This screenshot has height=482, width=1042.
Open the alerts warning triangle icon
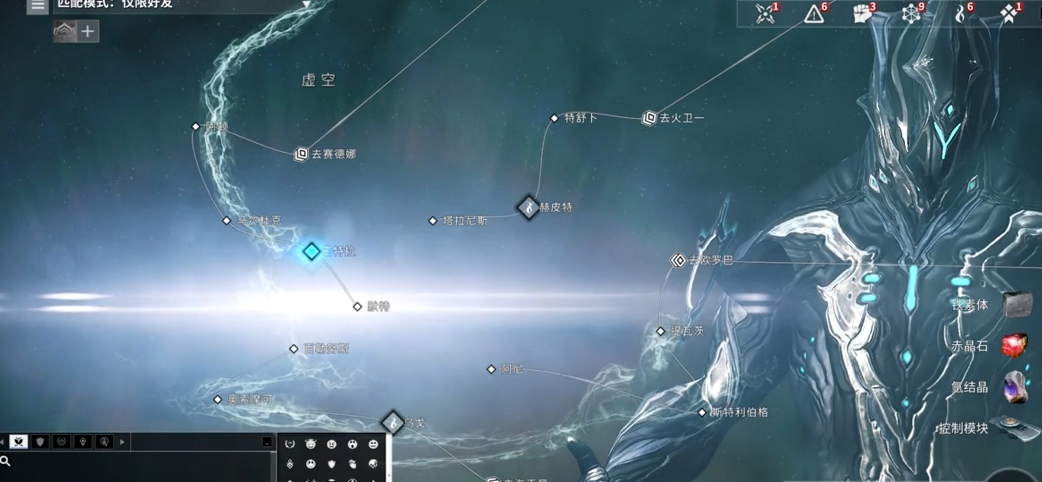click(815, 14)
